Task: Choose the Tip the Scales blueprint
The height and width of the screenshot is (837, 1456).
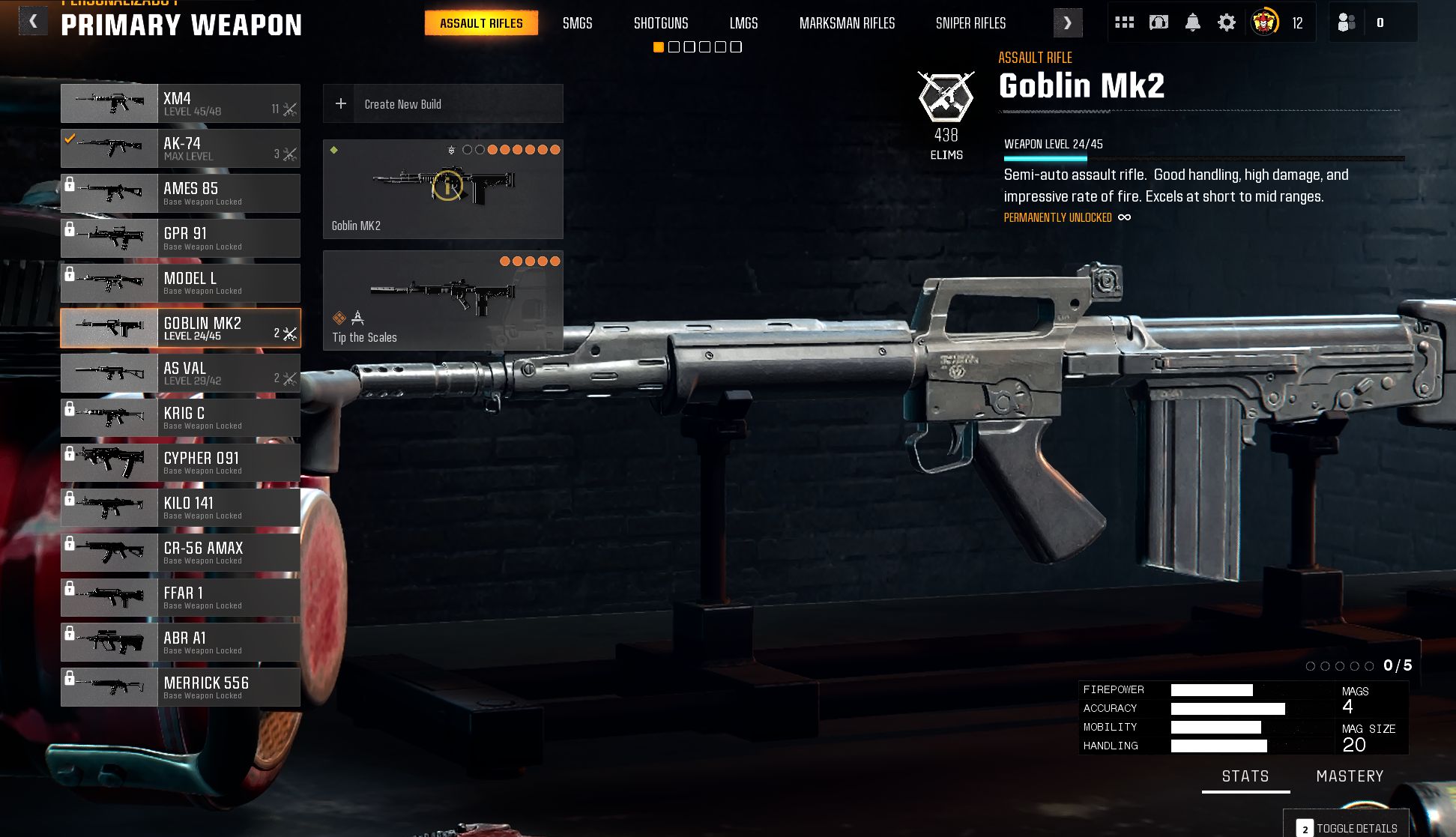Action: 443,300
